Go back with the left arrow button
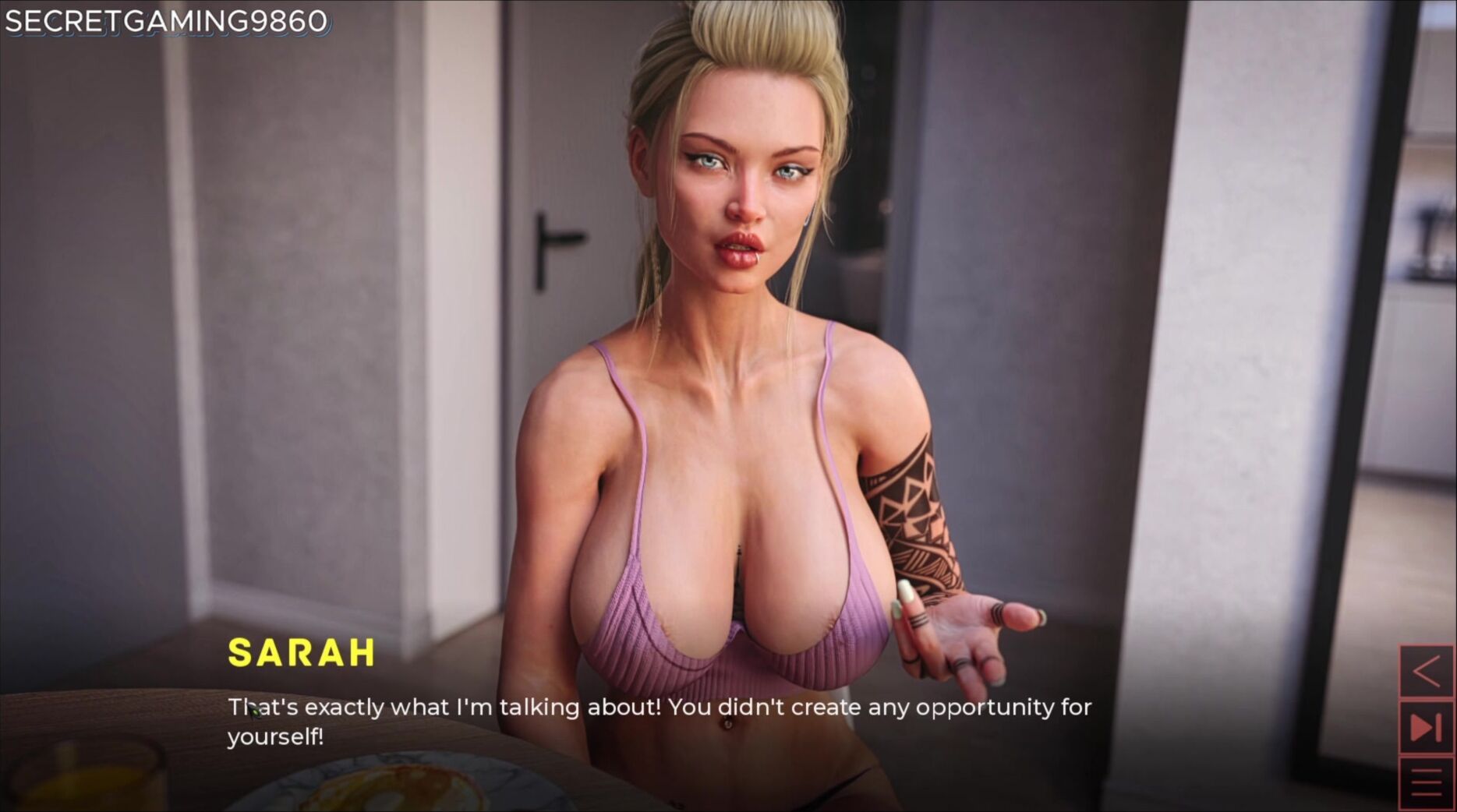Screen dimensions: 1457x812 point(1426,672)
